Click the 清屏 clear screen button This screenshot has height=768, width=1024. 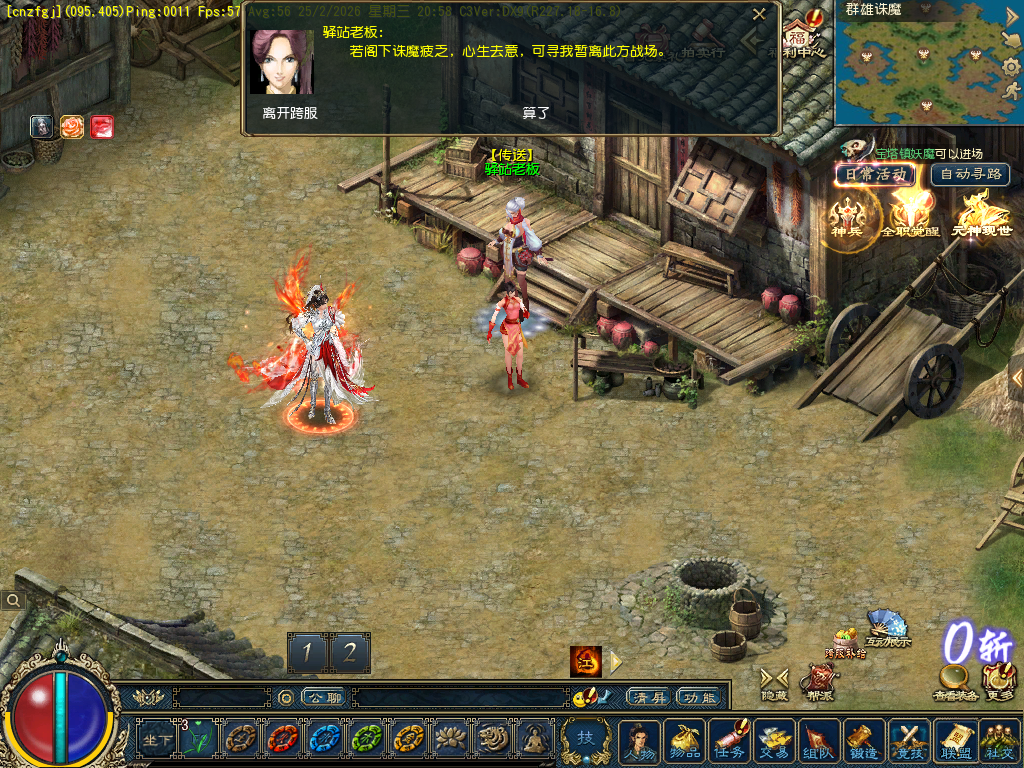(x=646, y=697)
